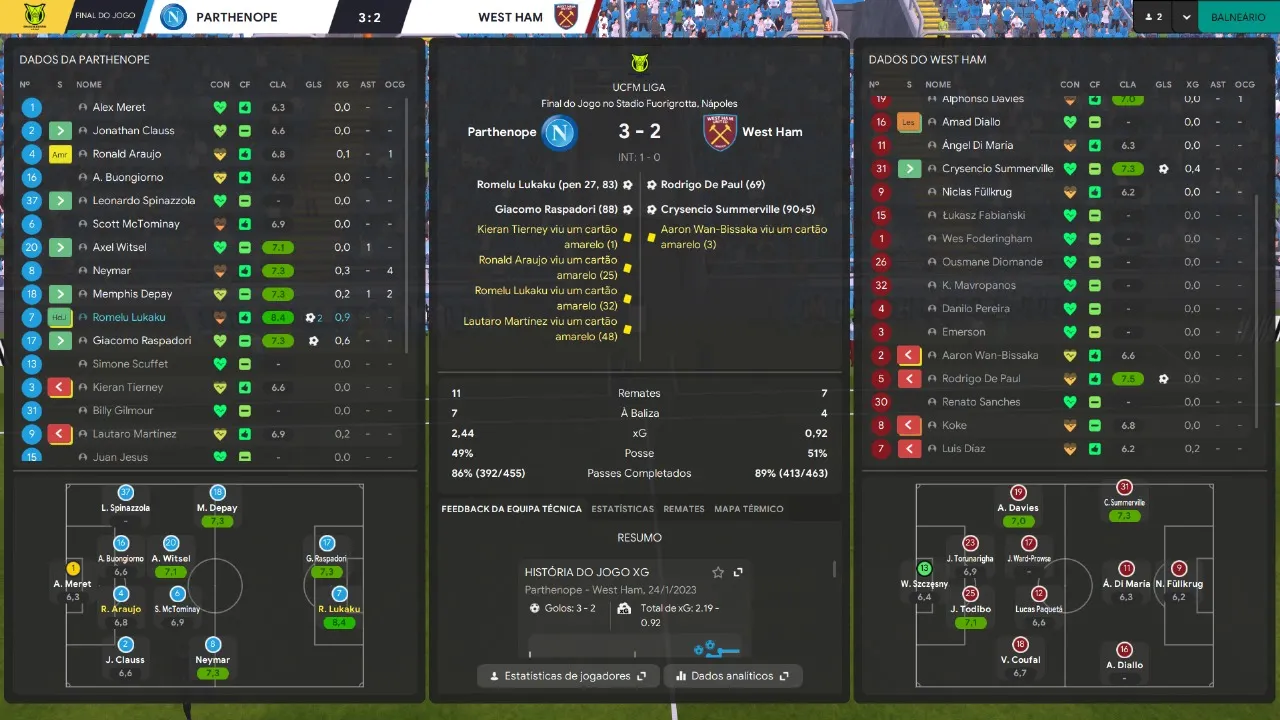The width and height of the screenshot is (1280, 720).
Task: Click the Parthenope name in the top bar
Action: tap(237, 17)
